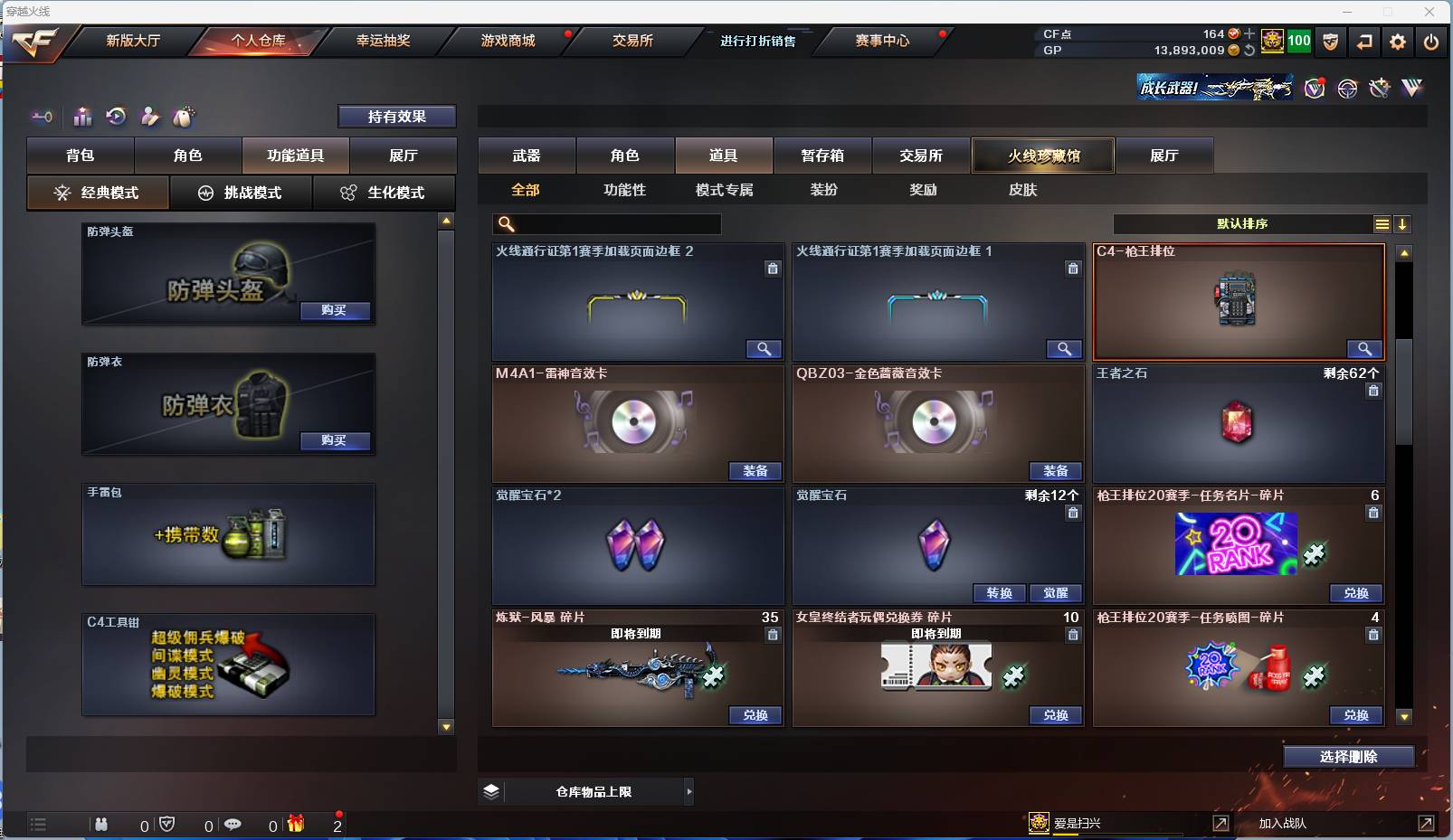Select the key icon in the inventory toolbar
Viewport: 1453px width, 840px height.
coord(42,117)
